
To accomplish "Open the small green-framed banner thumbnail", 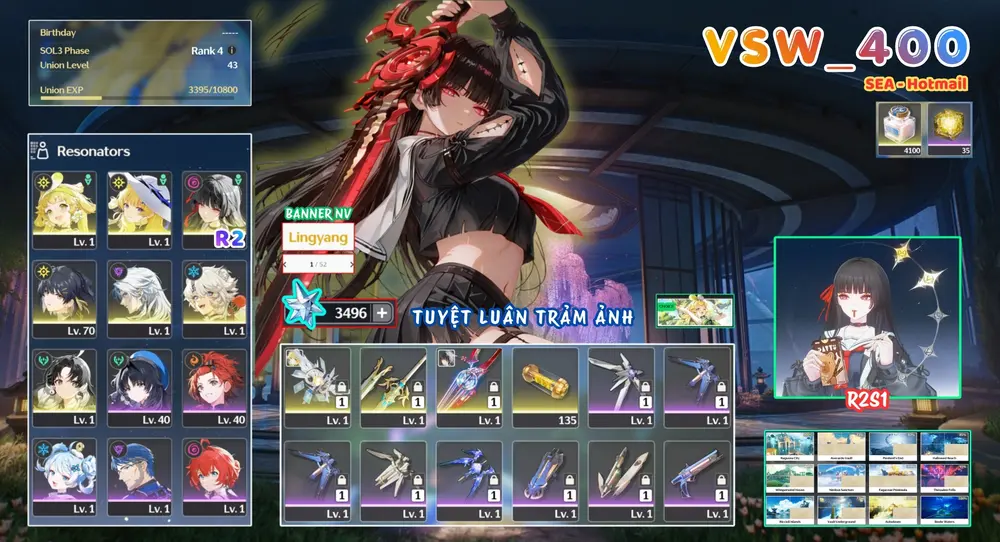I will [694, 311].
